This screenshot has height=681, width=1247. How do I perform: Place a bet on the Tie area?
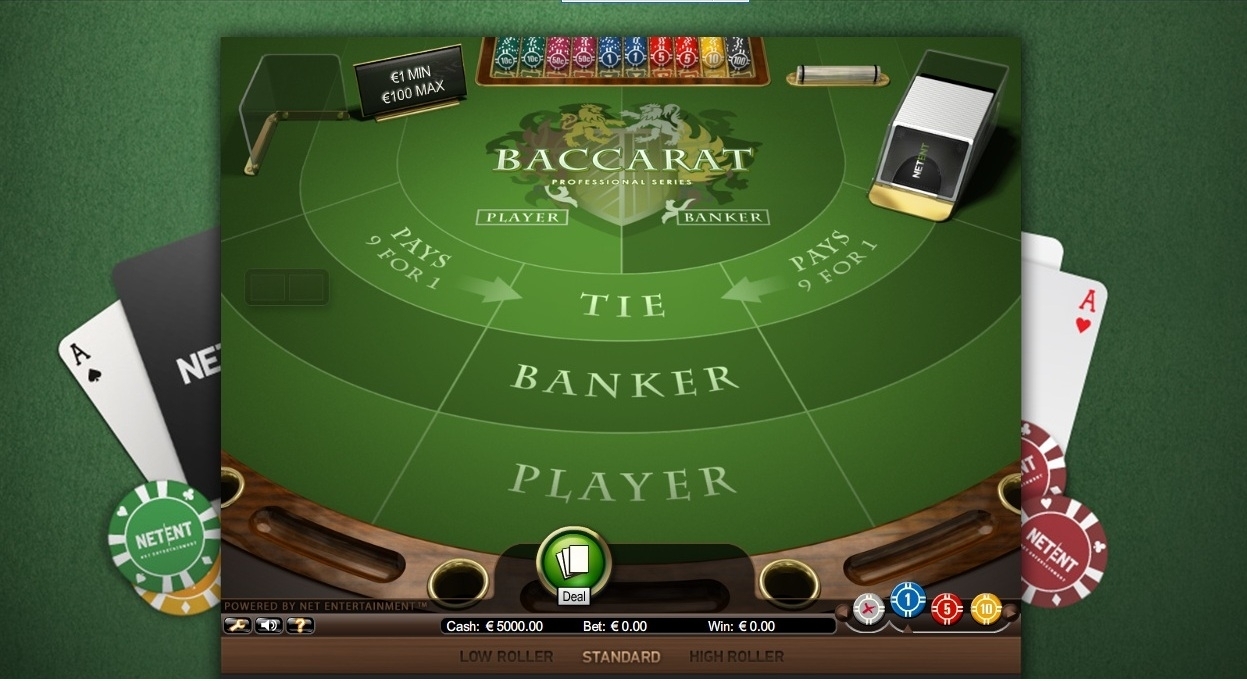623,303
